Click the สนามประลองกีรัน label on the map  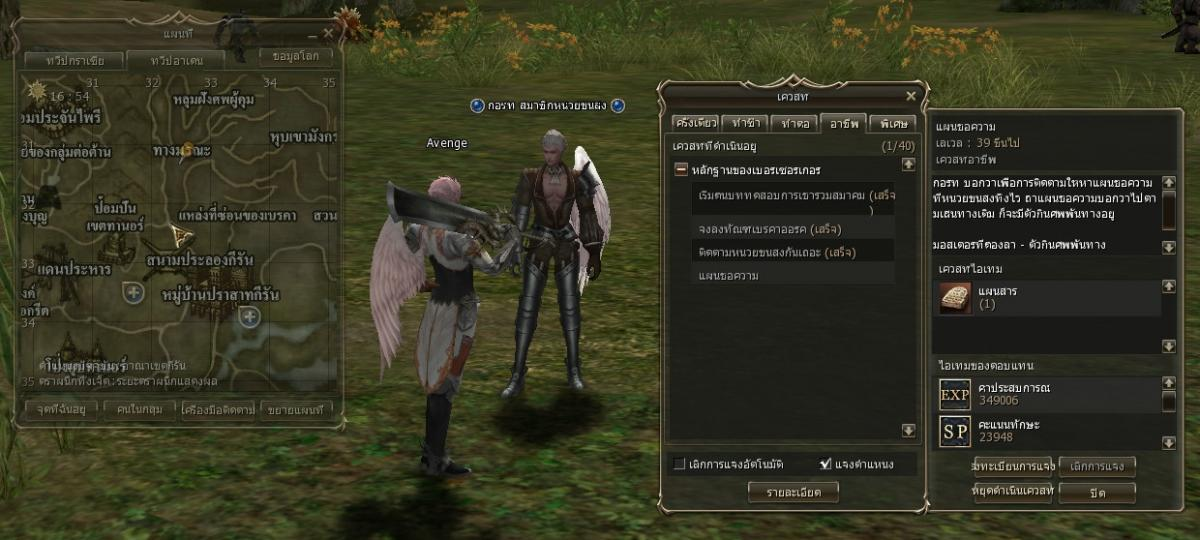coord(198,260)
